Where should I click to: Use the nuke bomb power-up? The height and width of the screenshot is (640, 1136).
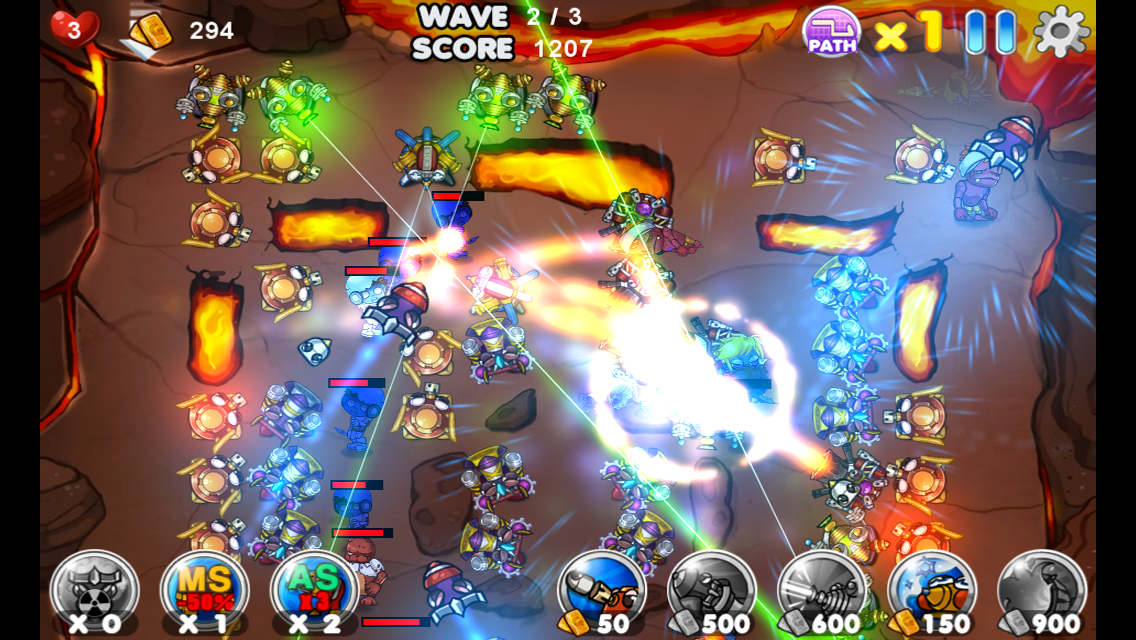pos(94,592)
